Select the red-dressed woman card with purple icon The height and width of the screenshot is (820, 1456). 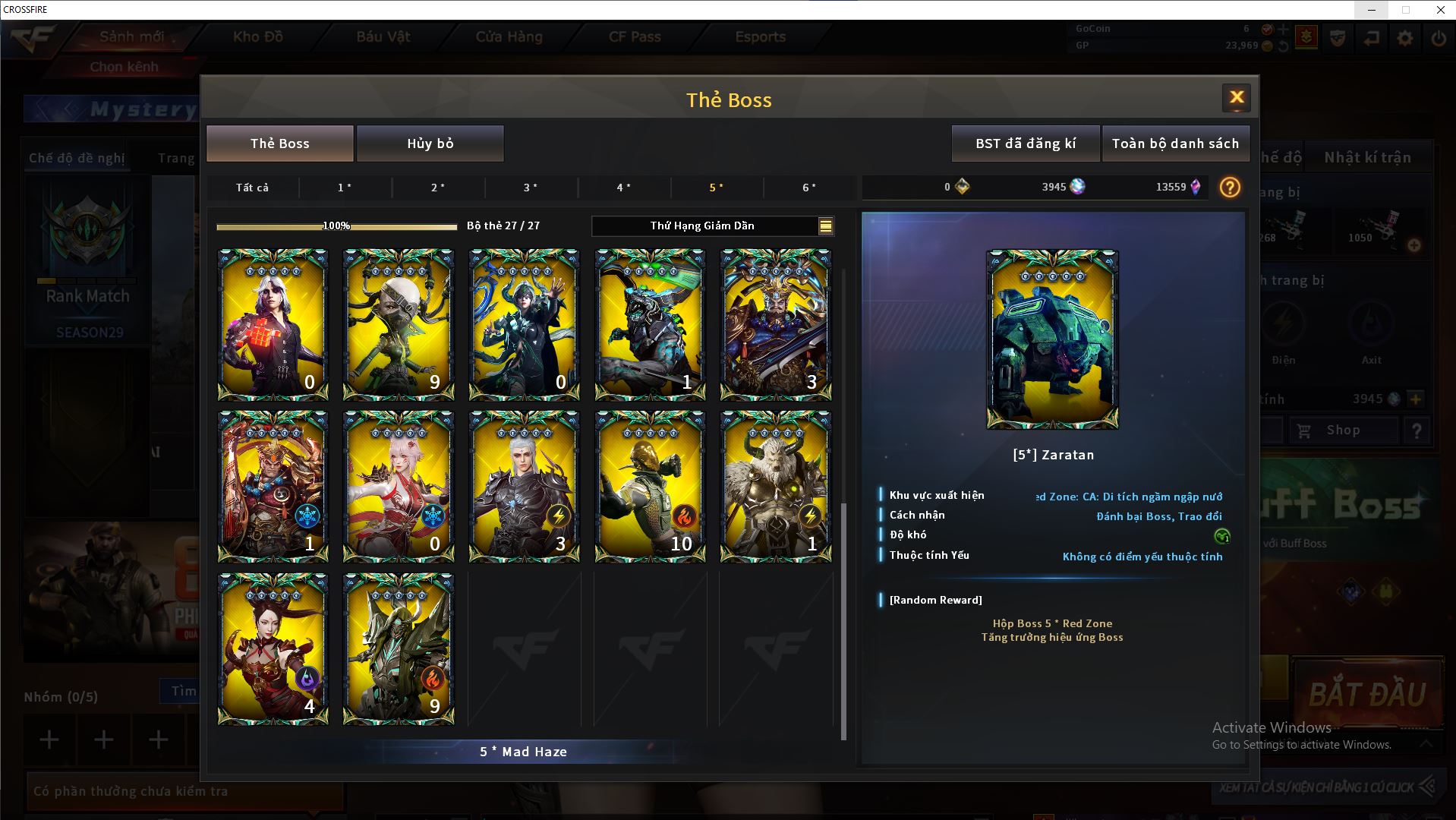pyautogui.click(x=273, y=649)
